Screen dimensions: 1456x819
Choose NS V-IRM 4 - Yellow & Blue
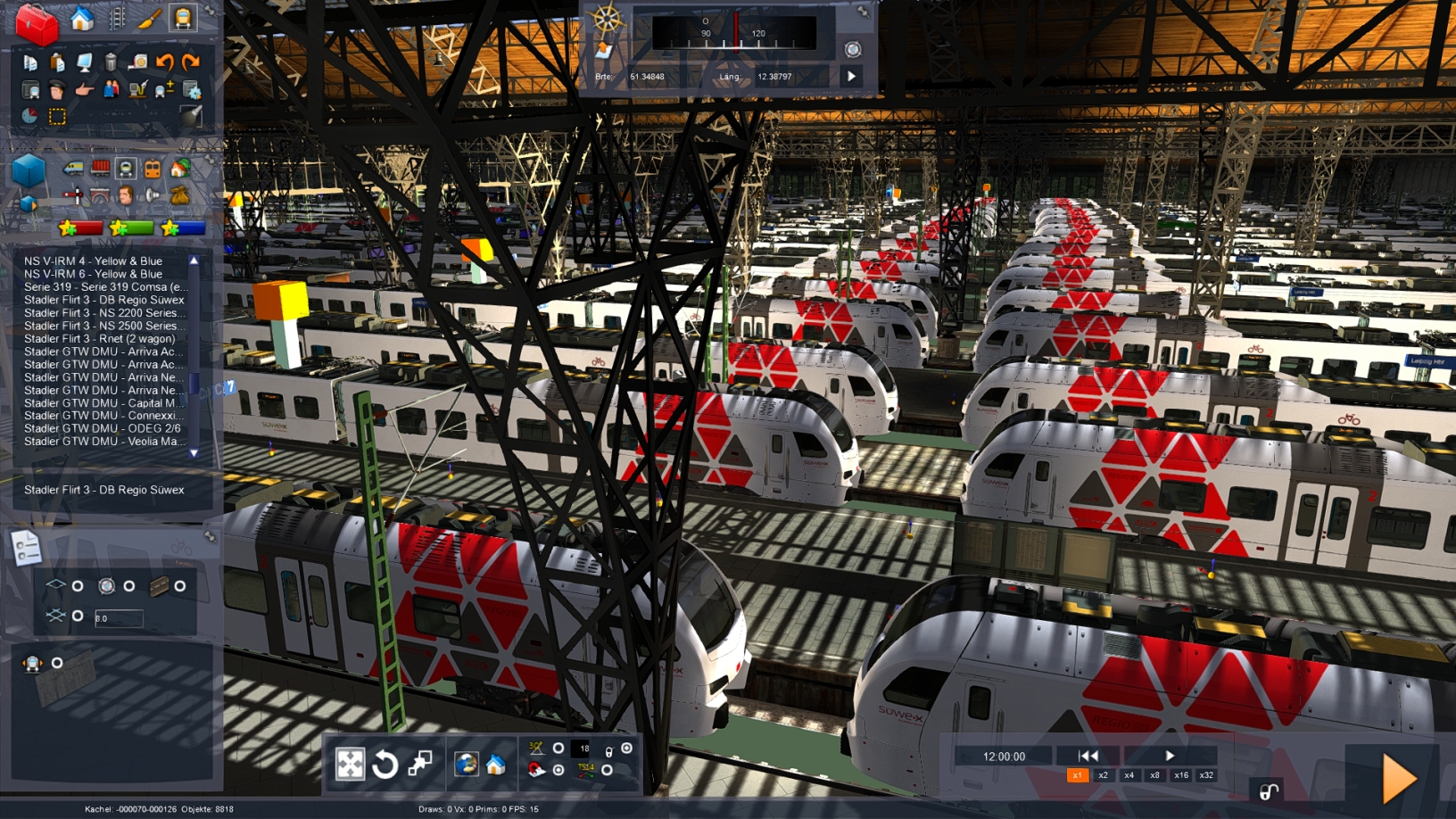pyautogui.click(x=93, y=261)
